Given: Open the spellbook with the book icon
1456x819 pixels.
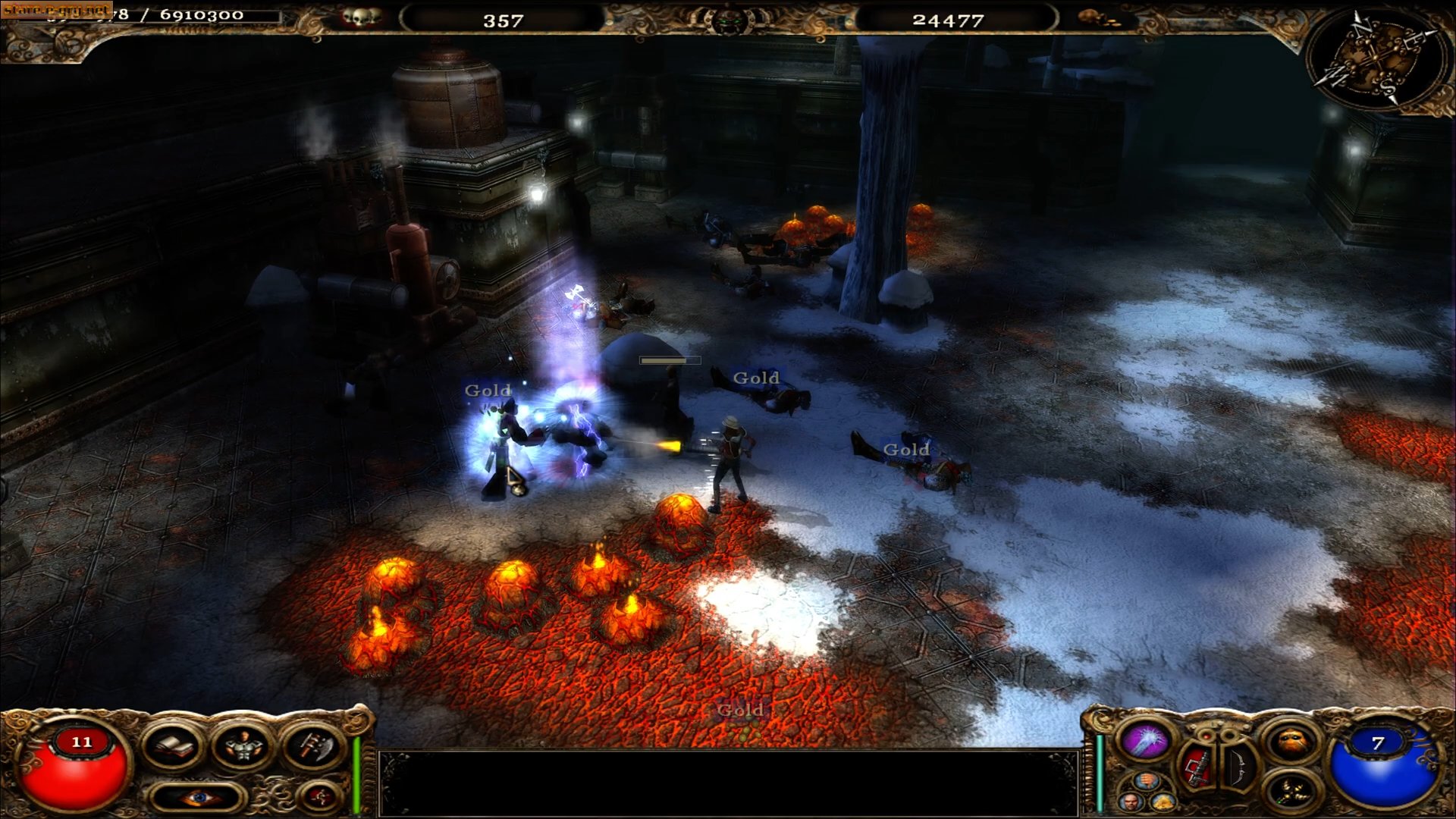Looking at the screenshot, I should 174,747.
